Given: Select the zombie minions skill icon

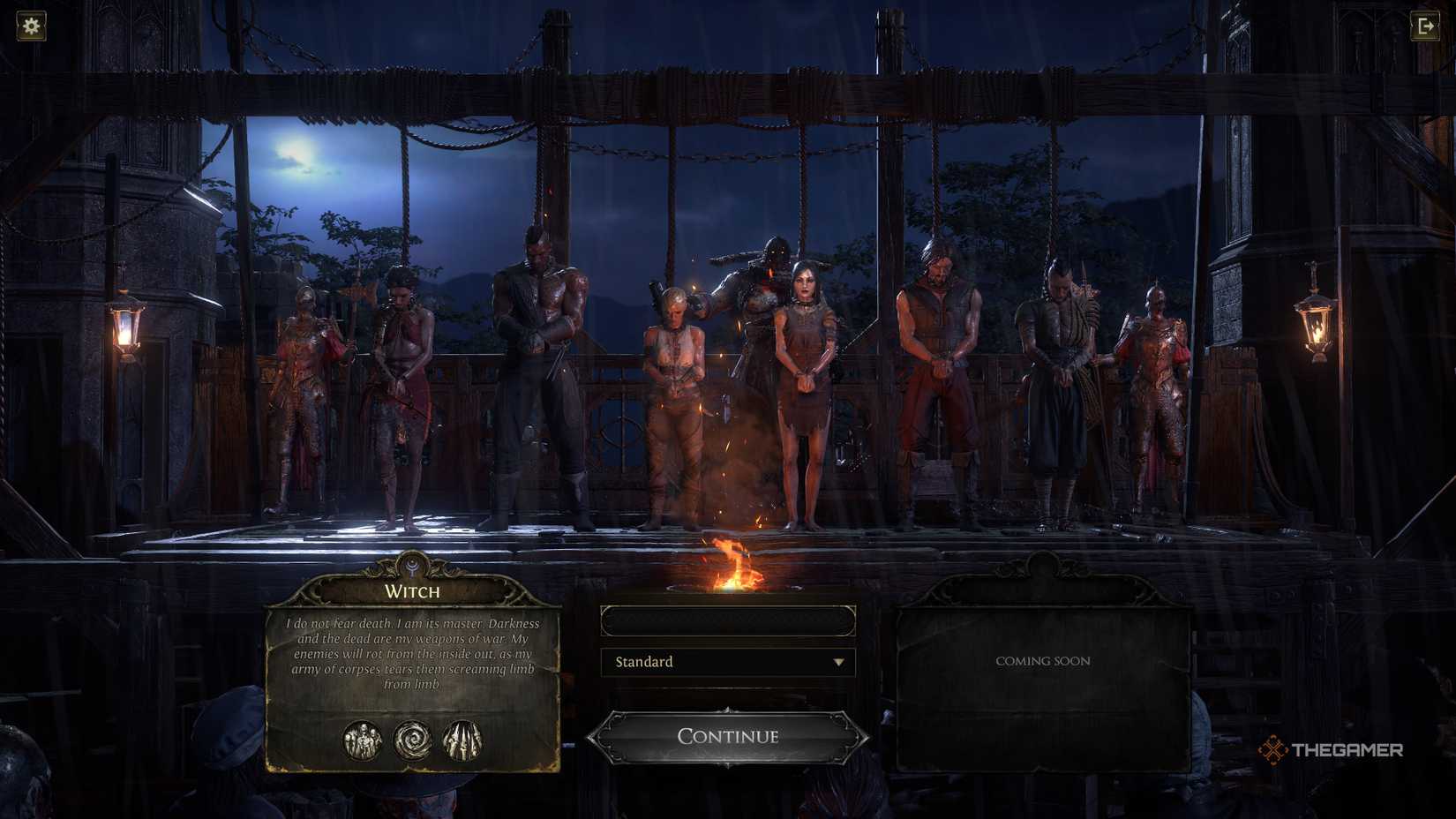Looking at the screenshot, I should [363, 740].
